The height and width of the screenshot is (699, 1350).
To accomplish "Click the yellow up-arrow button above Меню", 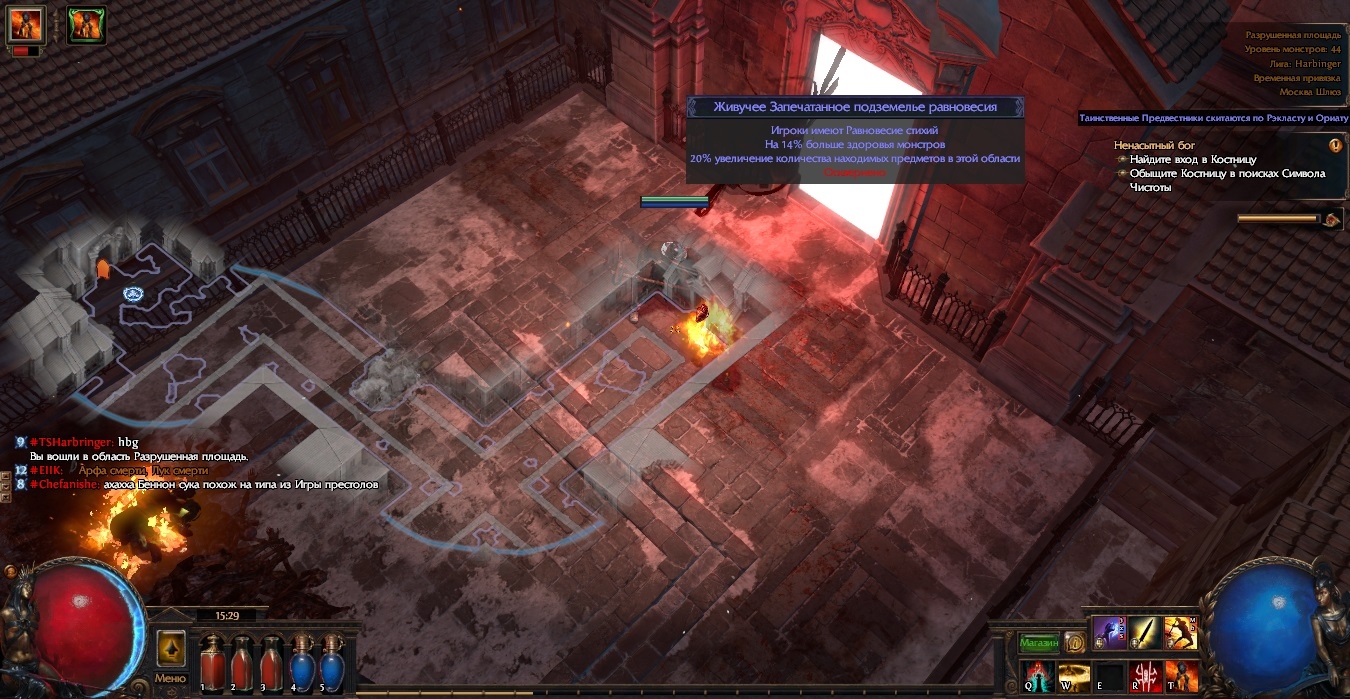I will (171, 649).
